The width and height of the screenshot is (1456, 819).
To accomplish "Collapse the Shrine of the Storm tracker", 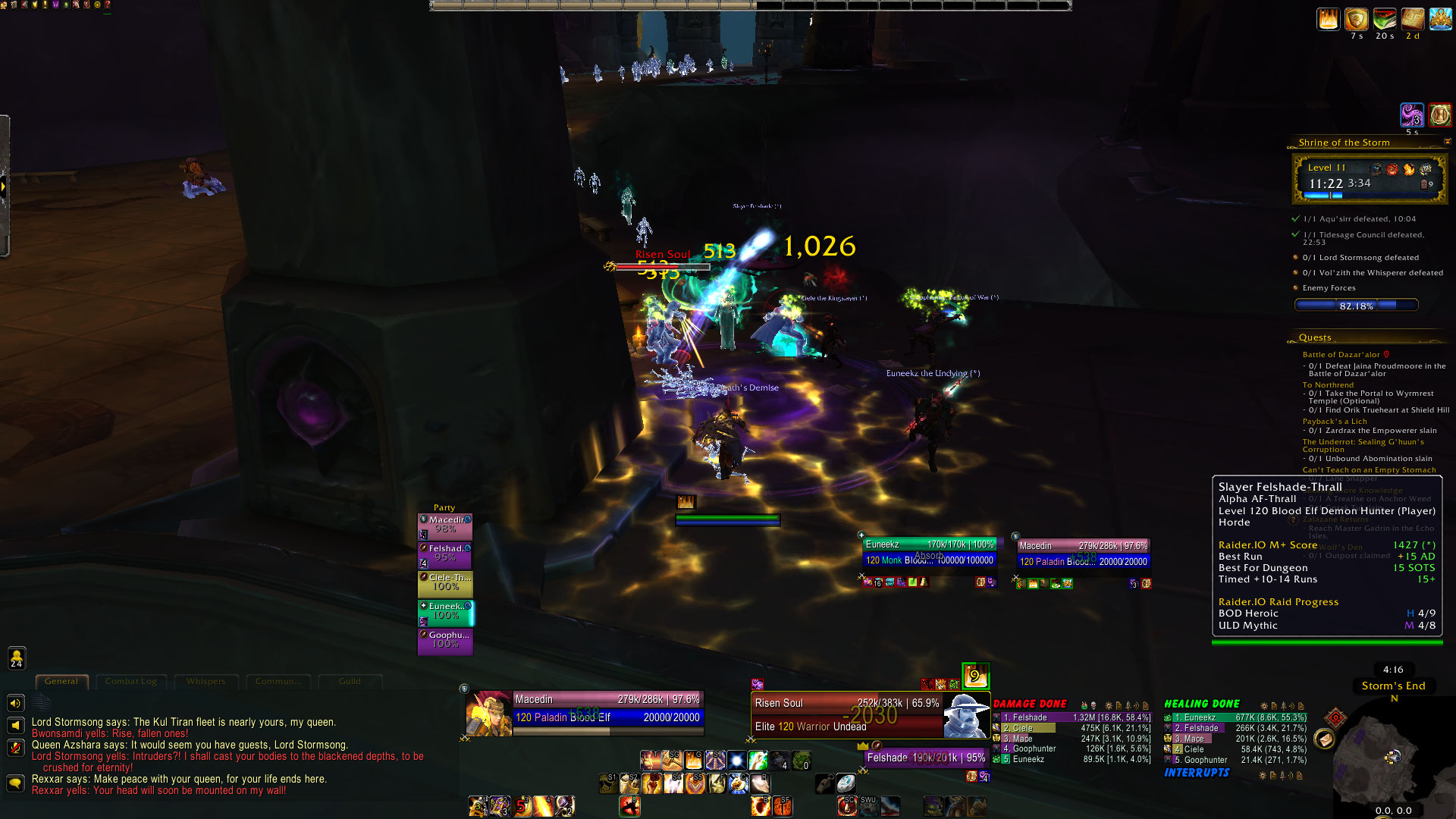I will [x=1447, y=142].
